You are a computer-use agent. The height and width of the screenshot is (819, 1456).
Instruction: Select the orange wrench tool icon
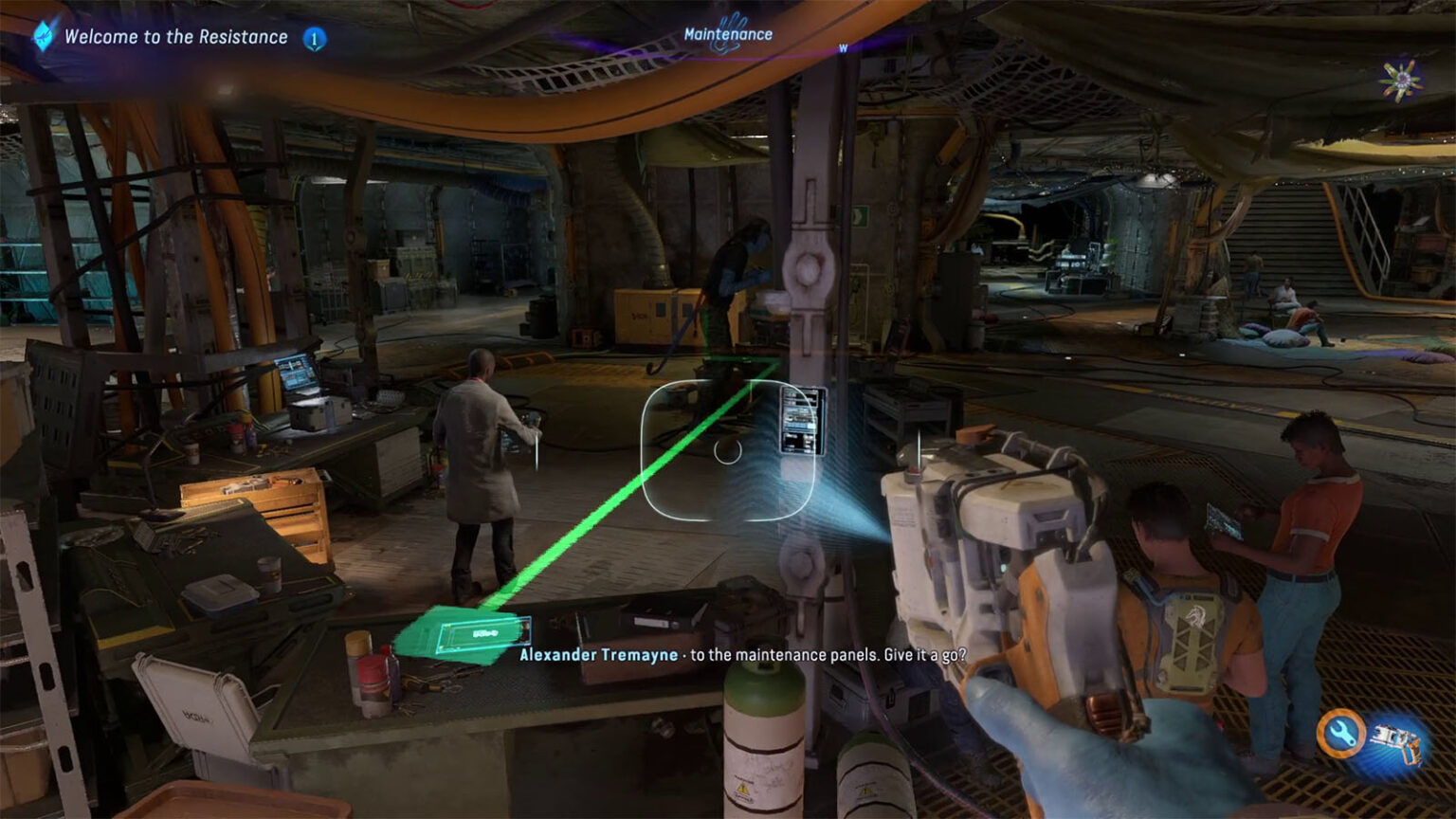(x=1341, y=733)
